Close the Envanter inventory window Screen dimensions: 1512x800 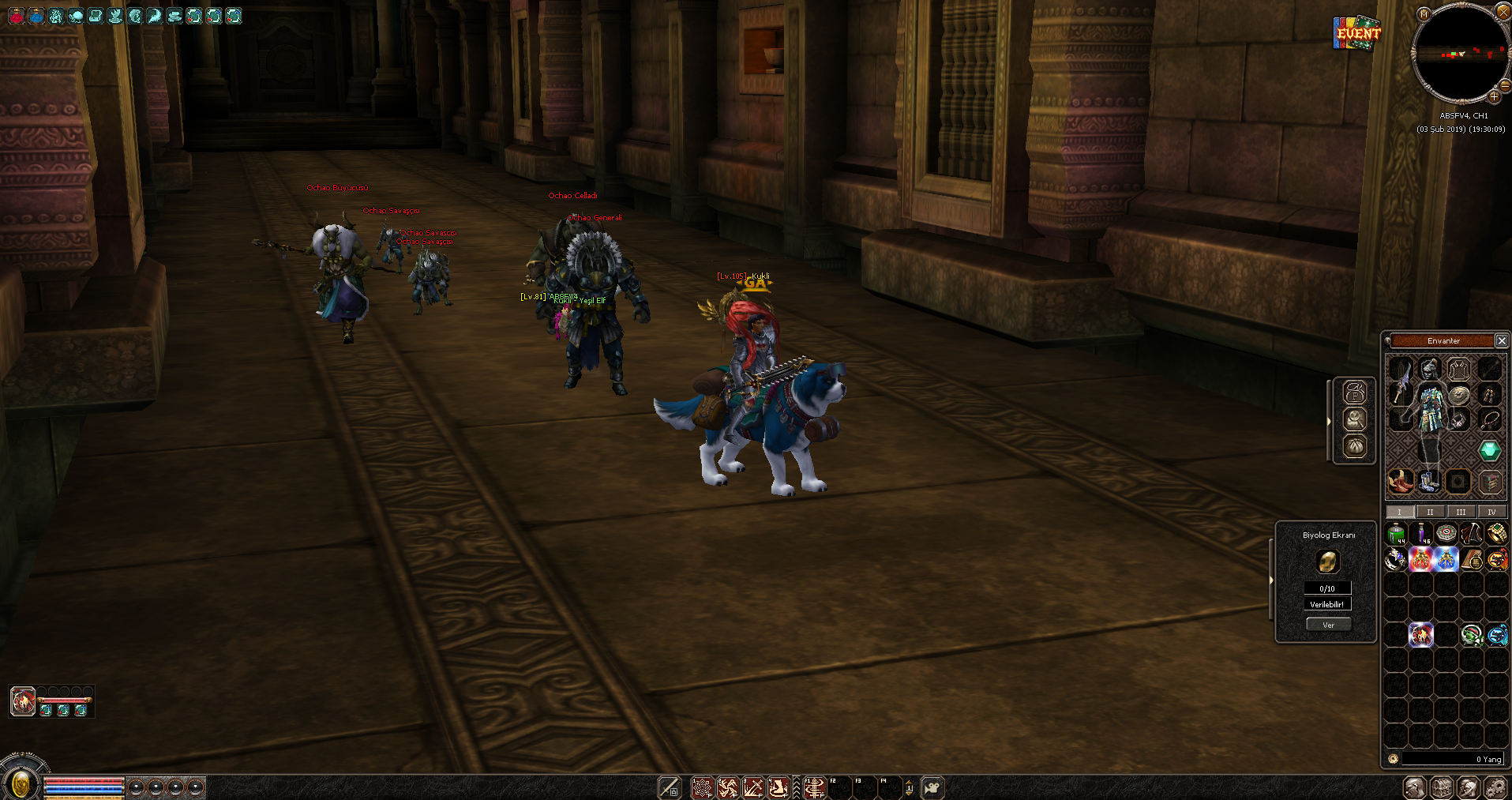(x=1501, y=341)
